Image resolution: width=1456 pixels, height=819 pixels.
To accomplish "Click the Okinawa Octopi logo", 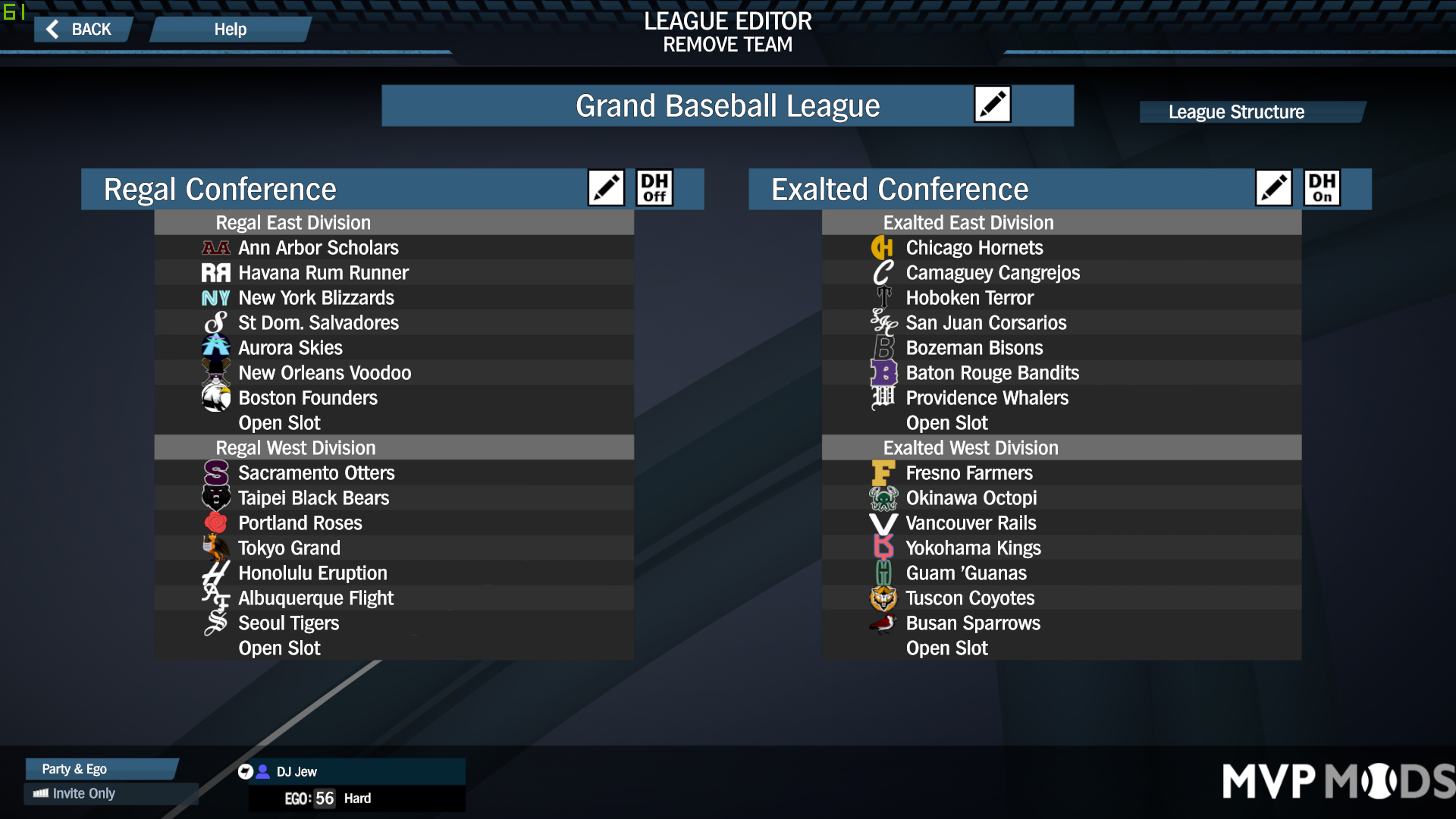I will click(883, 497).
